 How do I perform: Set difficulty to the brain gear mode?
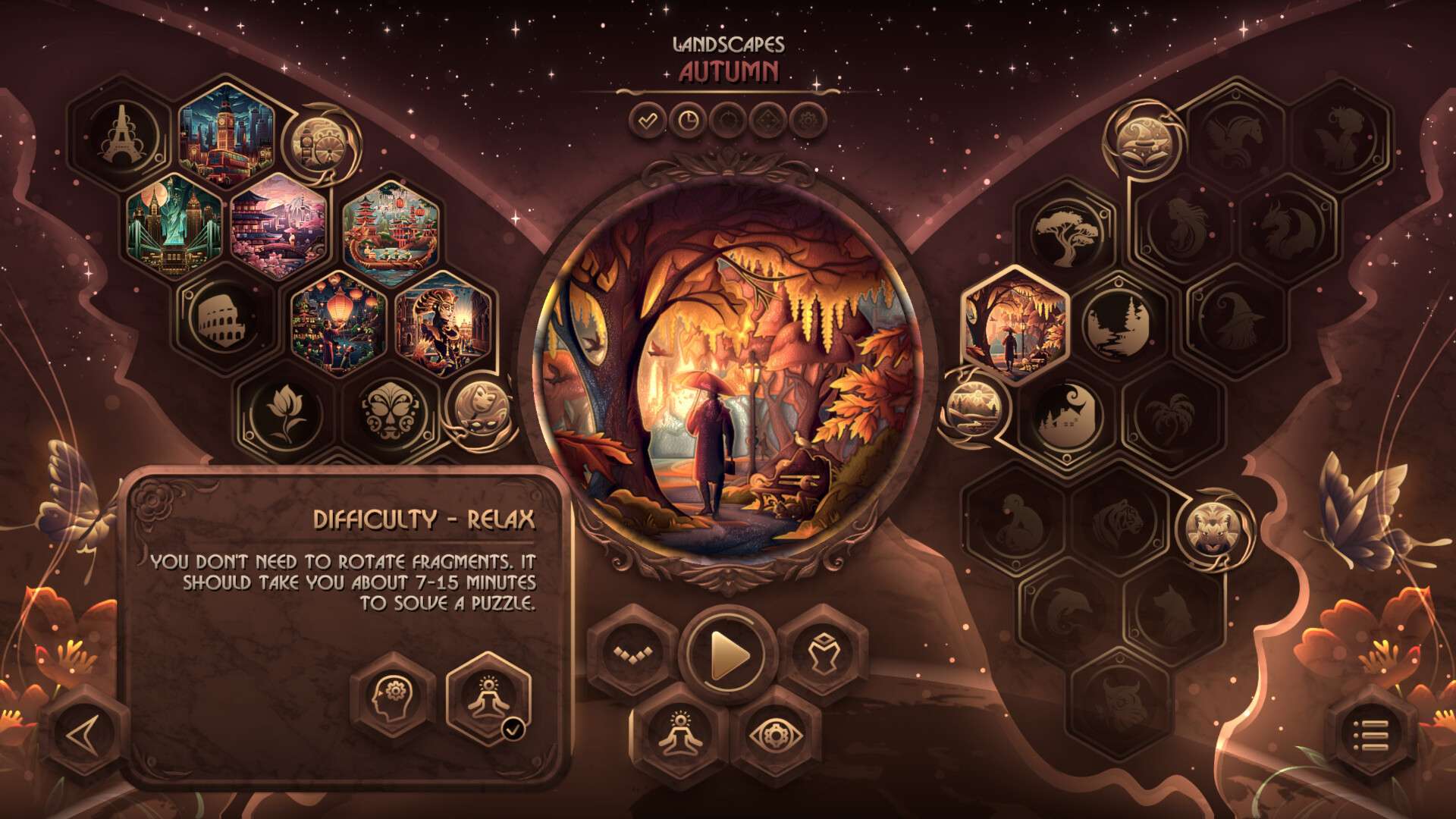(x=392, y=698)
